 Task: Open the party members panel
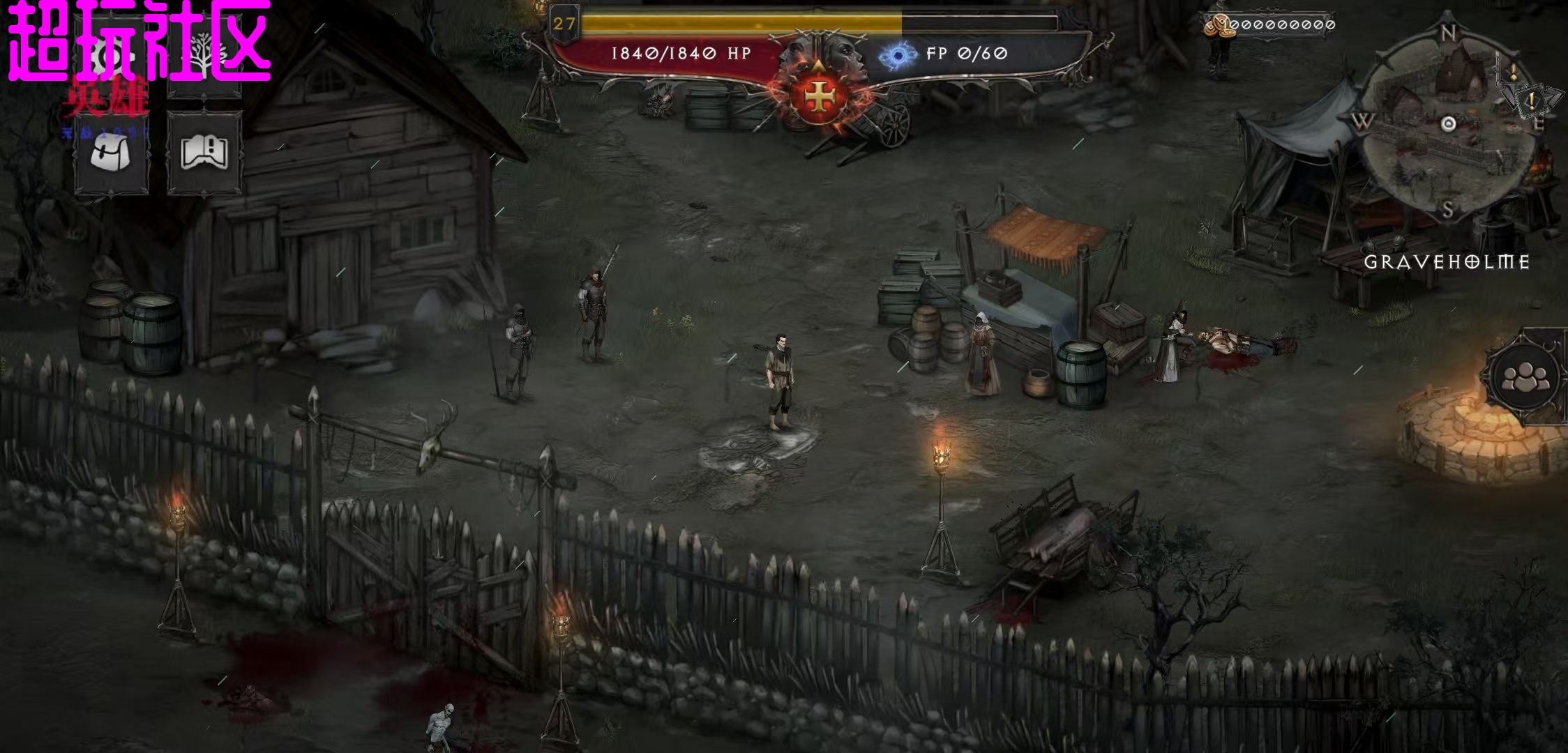[x=1525, y=377]
